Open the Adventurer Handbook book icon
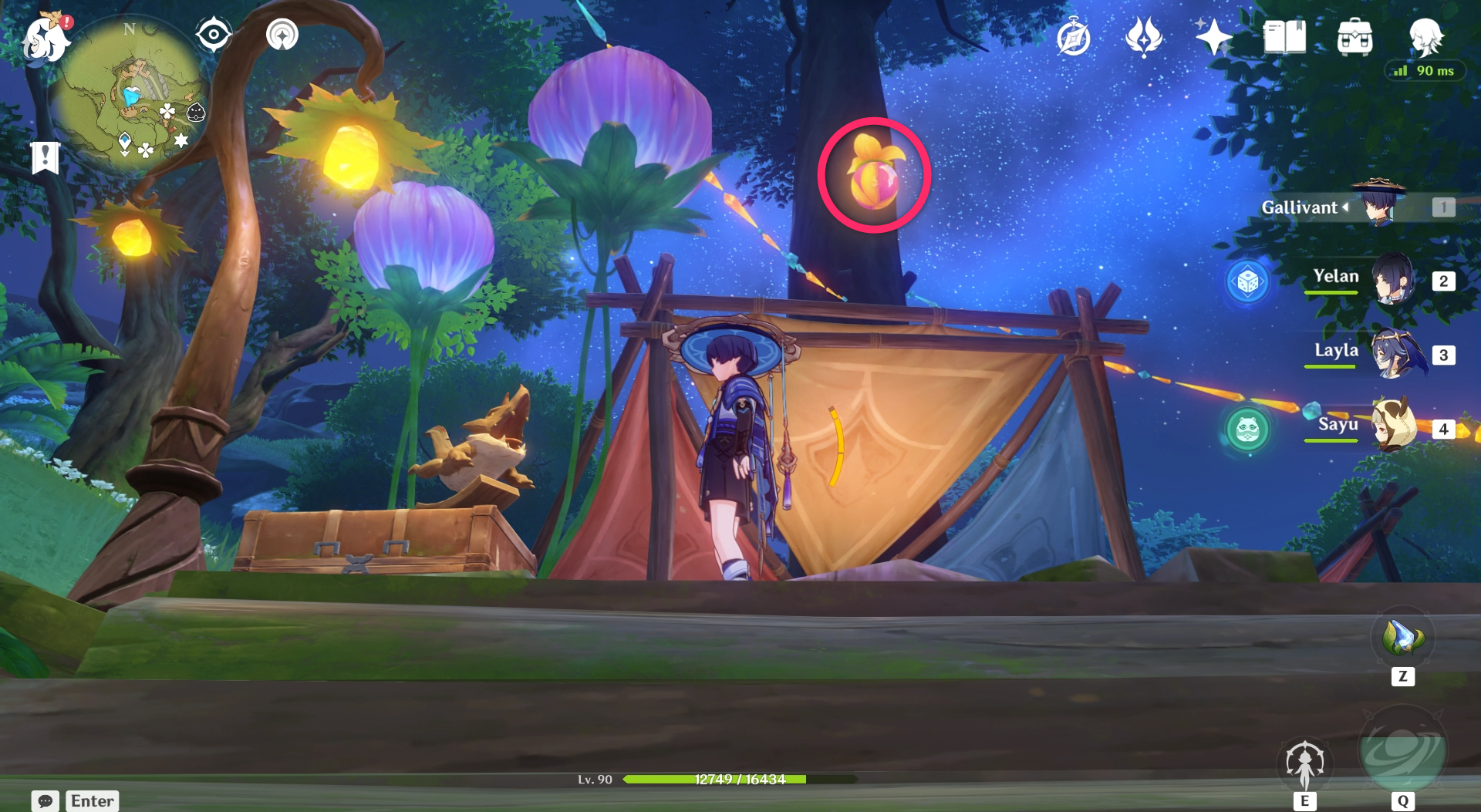Viewport: 1481px width, 812px height. 1284,37
